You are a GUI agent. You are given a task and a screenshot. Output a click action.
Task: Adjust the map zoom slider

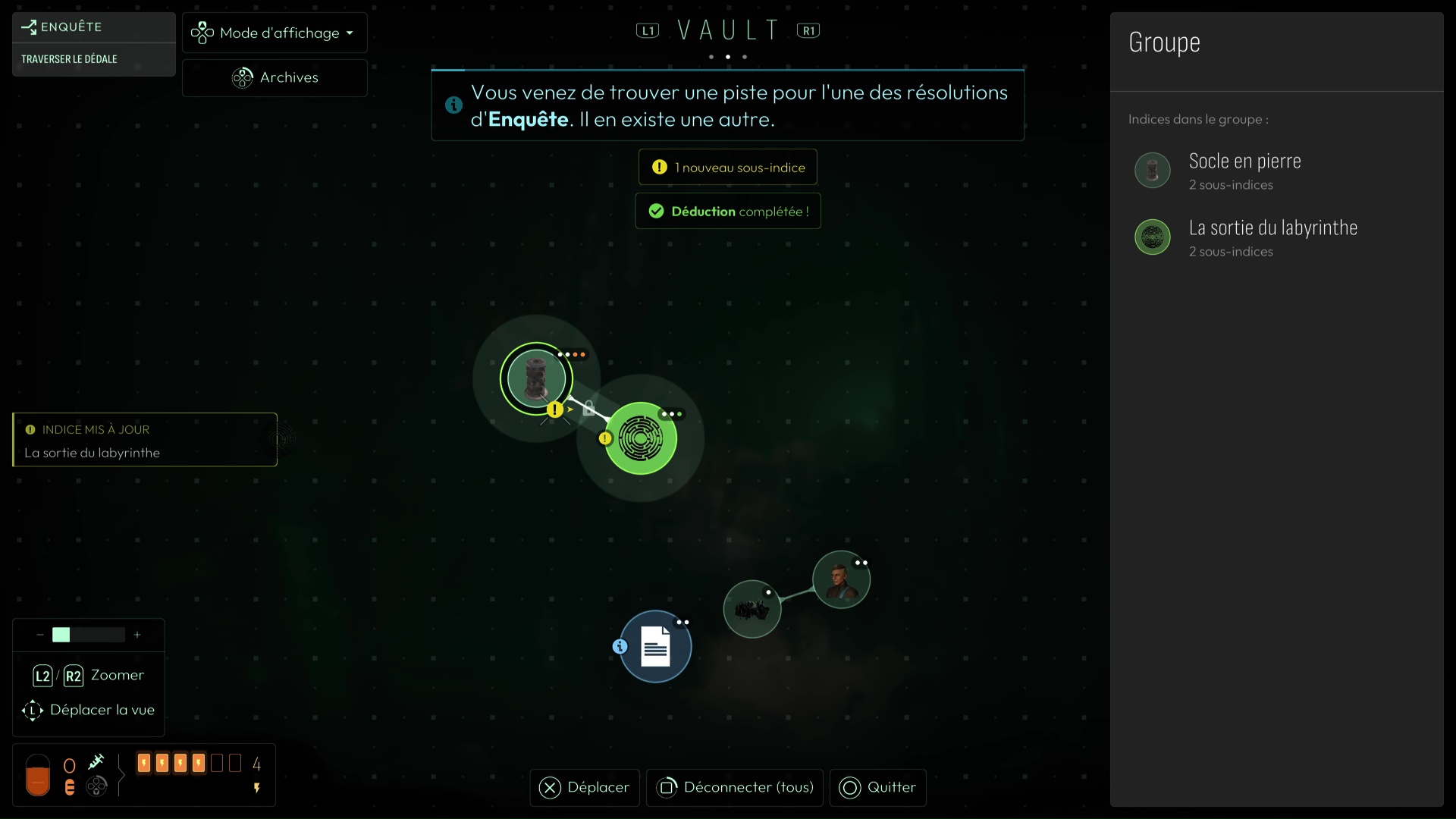coord(88,635)
